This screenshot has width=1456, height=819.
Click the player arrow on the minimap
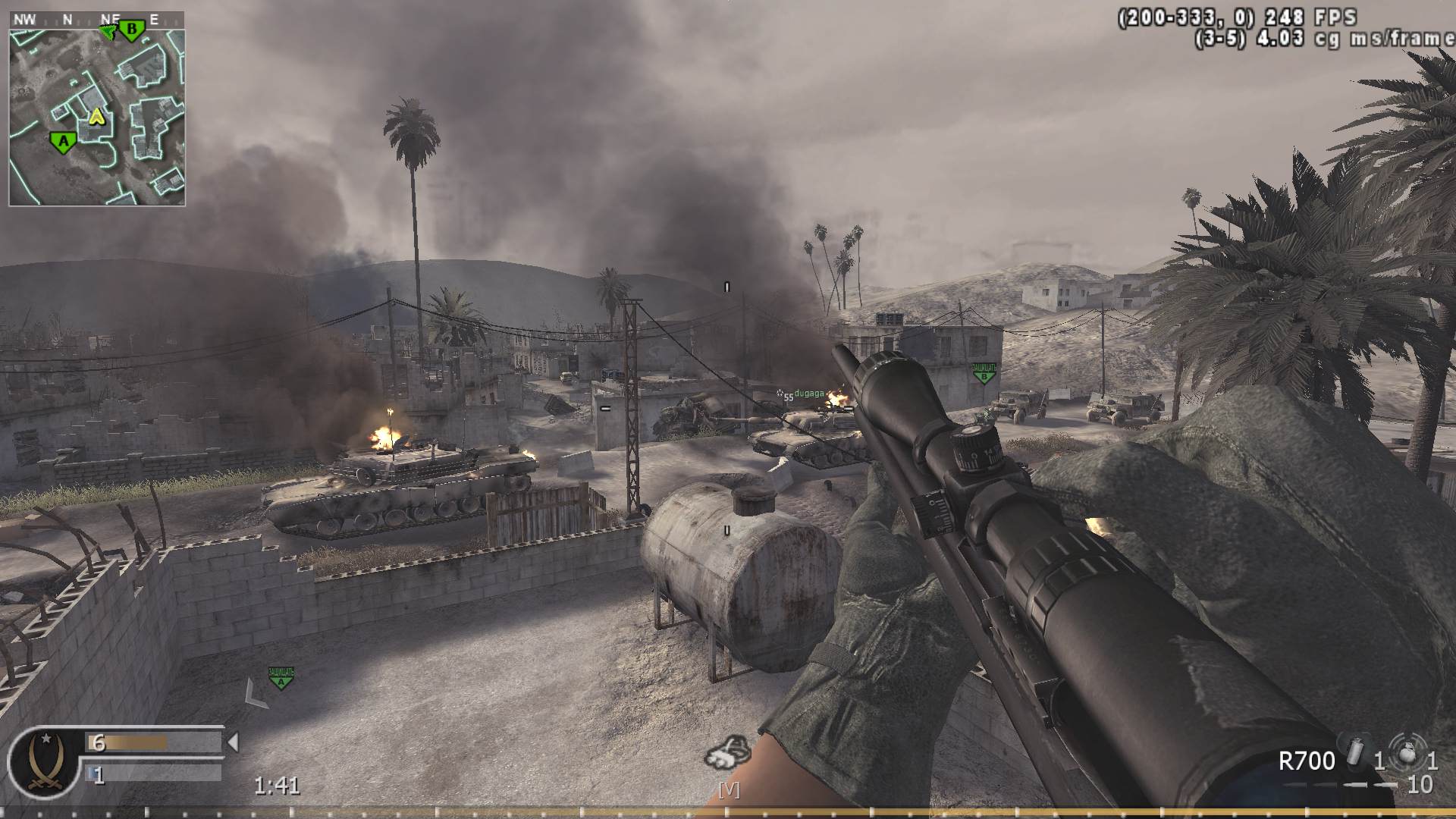96,118
